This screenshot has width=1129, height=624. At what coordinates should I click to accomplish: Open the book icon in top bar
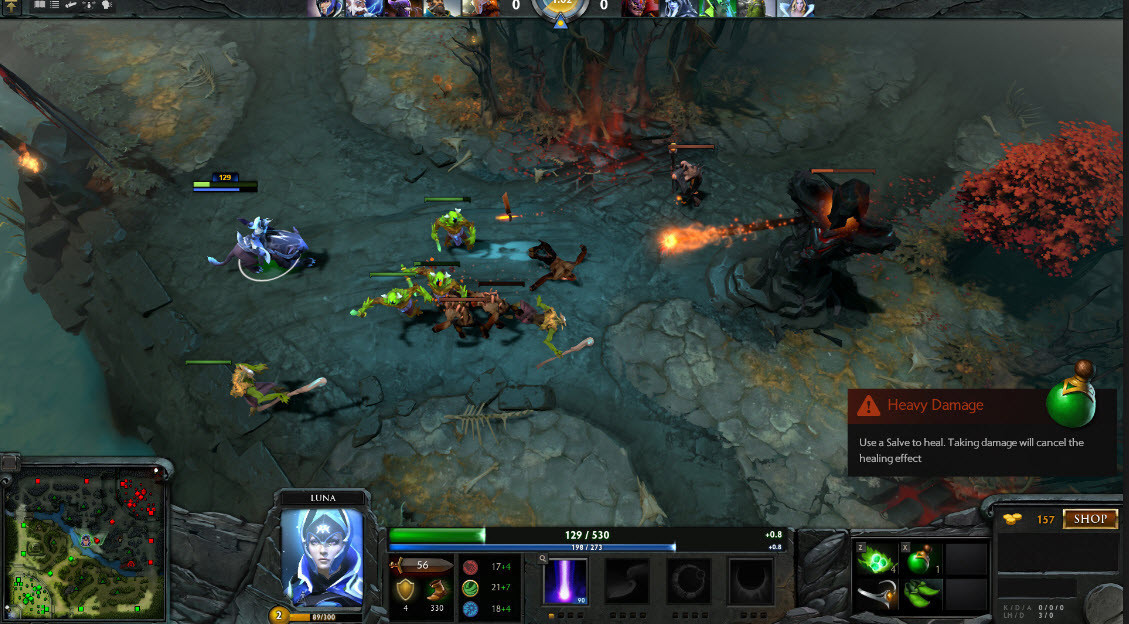point(39,5)
